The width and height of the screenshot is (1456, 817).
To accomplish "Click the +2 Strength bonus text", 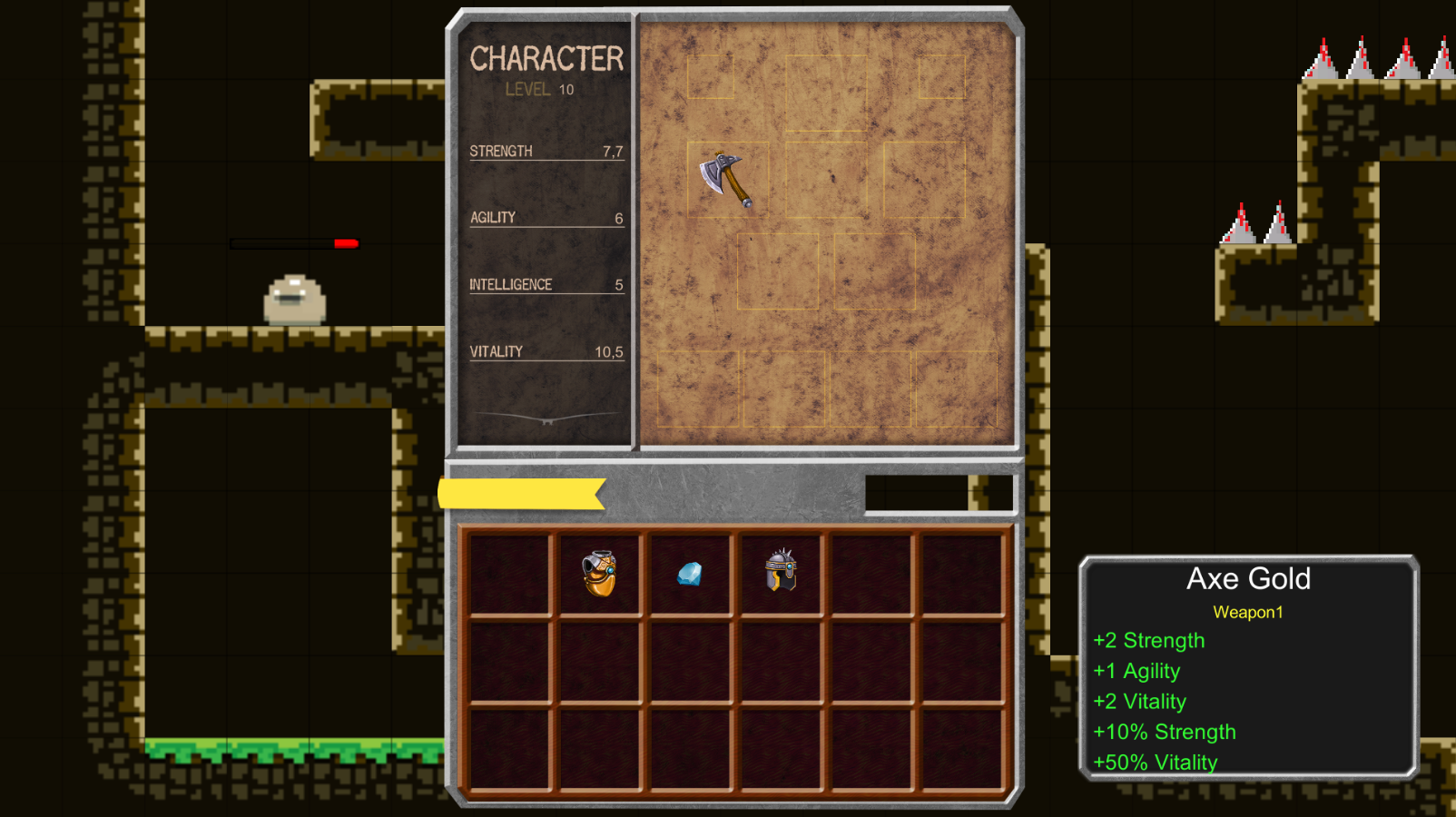I will [1148, 640].
